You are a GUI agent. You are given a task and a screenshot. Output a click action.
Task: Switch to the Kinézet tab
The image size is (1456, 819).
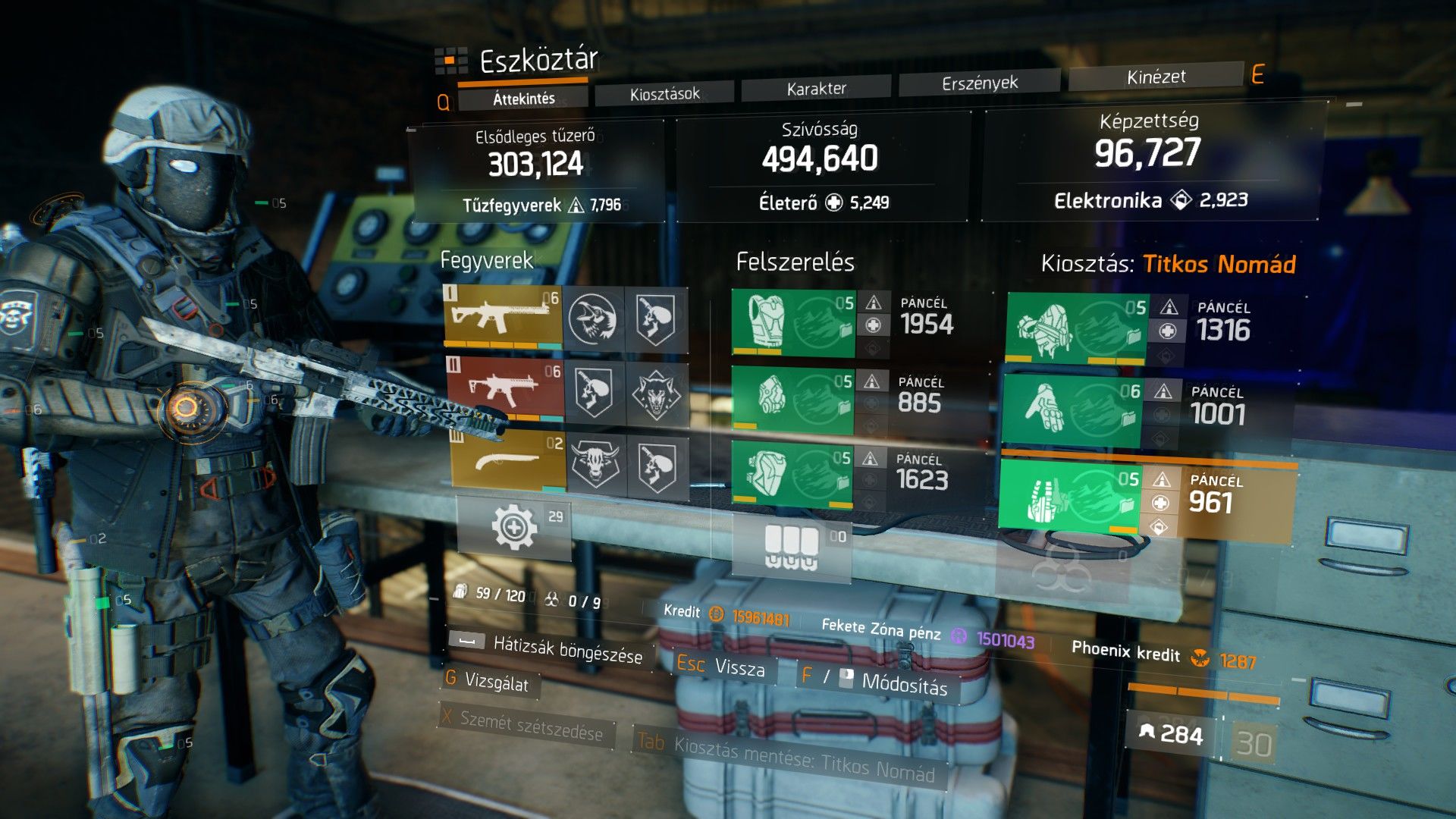[x=1156, y=77]
